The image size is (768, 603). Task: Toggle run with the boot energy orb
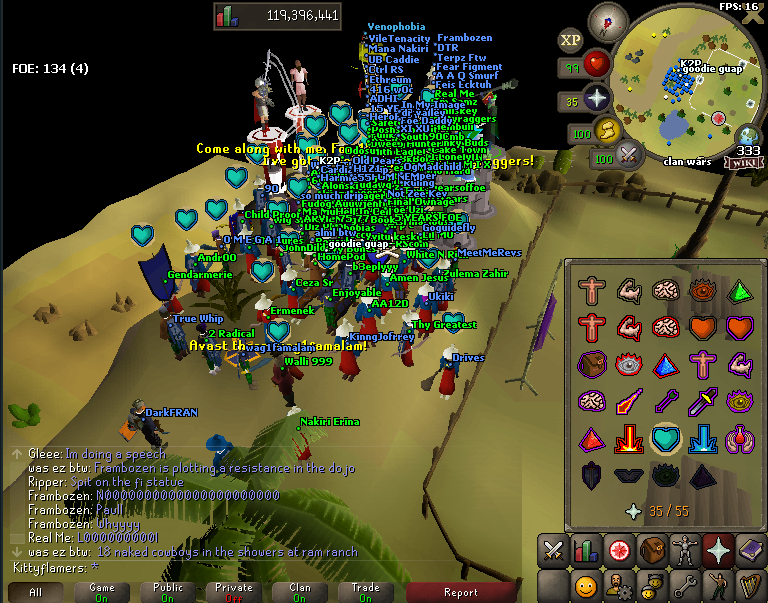609,130
